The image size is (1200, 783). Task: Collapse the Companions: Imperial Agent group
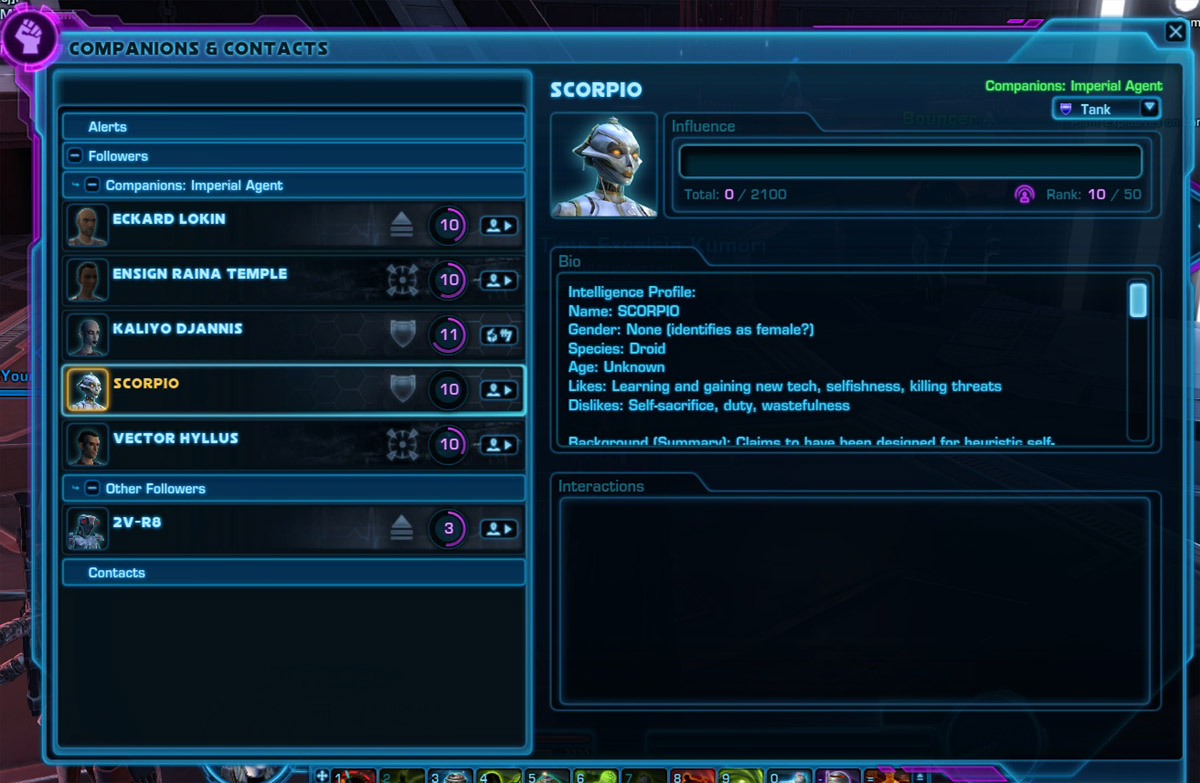(x=92, y=185)
